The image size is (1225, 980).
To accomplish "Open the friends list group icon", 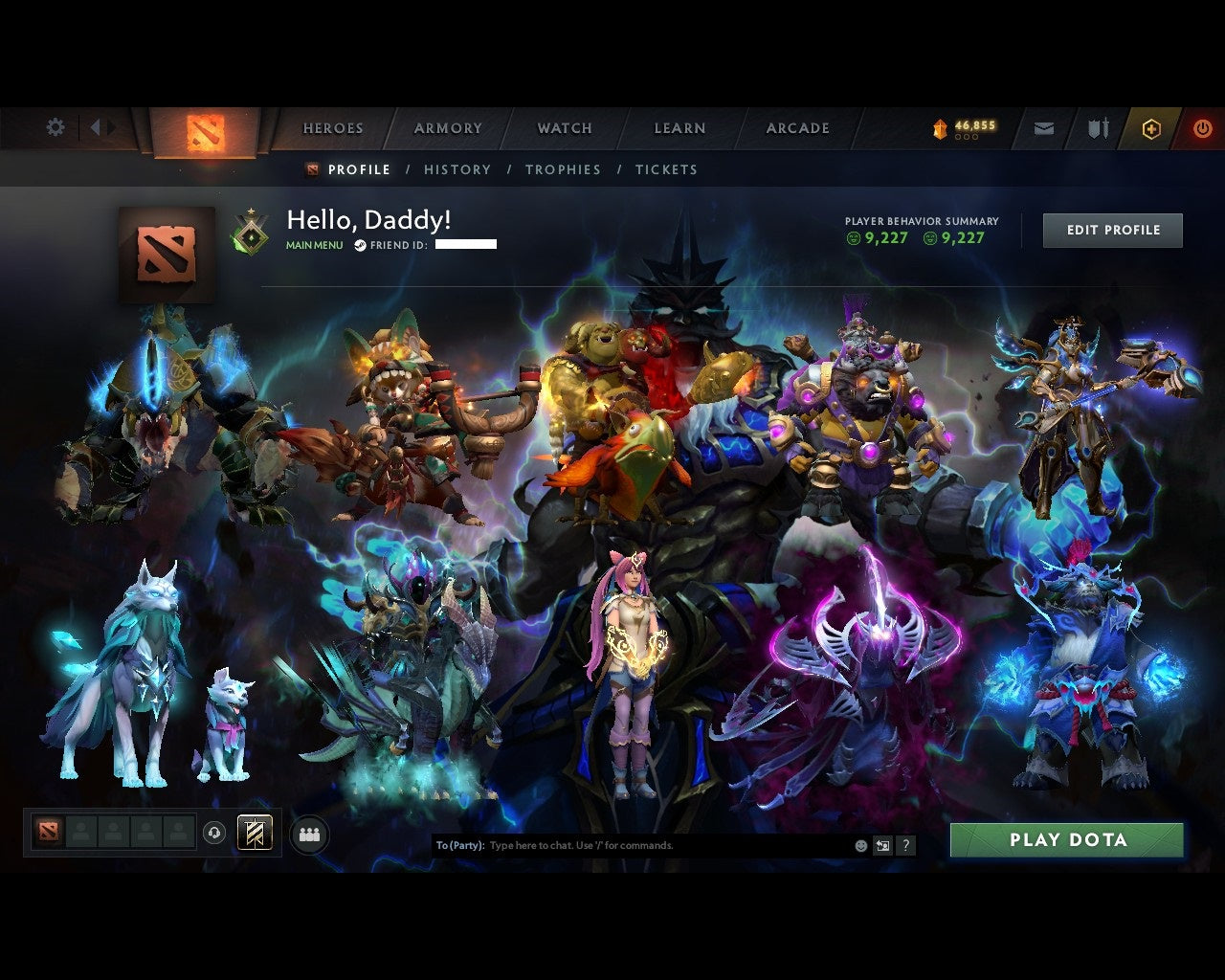I will [x=306, y=832].
